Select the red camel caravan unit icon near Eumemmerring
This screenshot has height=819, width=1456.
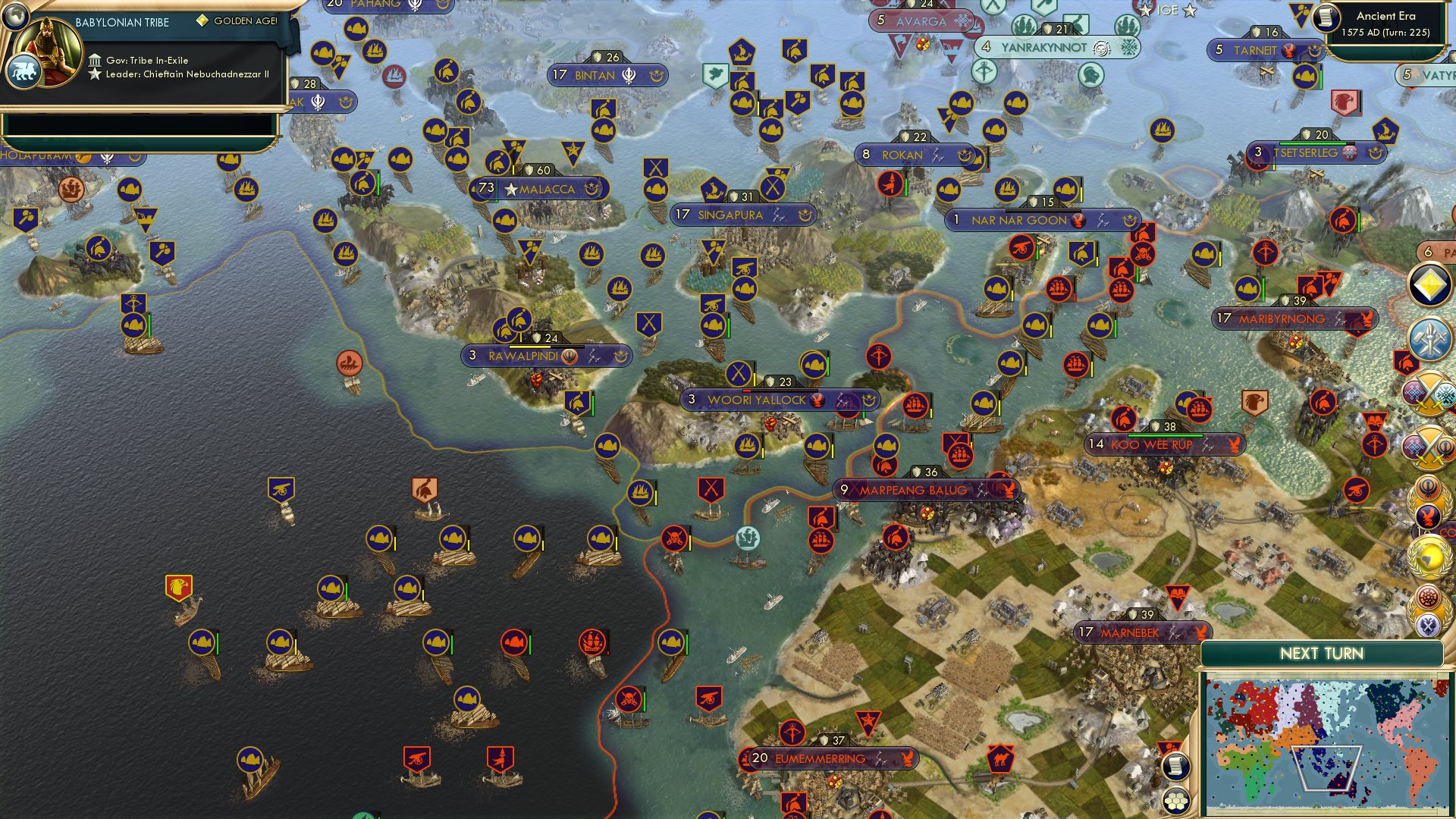pyautogui.click(x=1001, y=758)
